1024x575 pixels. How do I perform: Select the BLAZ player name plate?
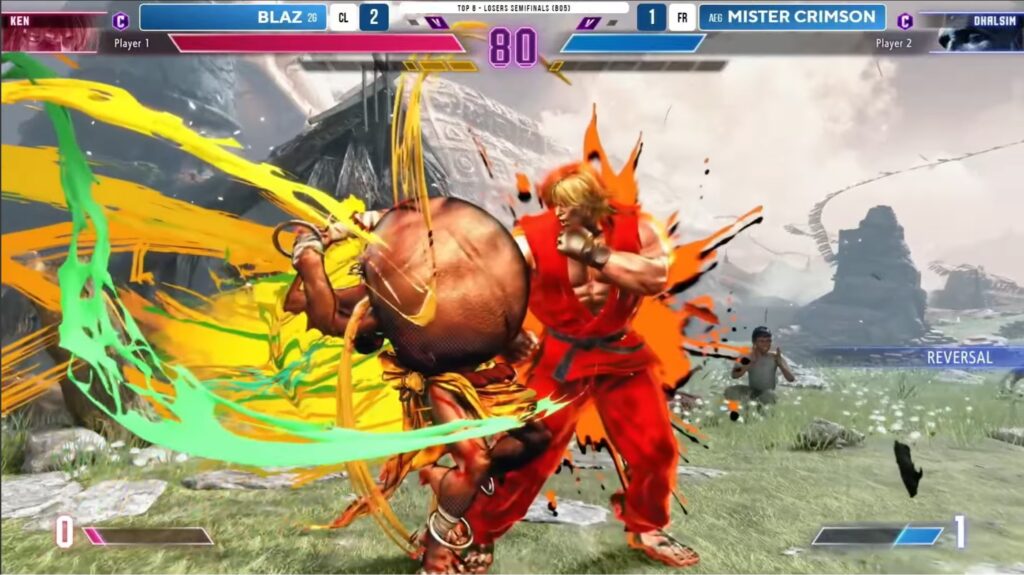click(x=233, y=17)
